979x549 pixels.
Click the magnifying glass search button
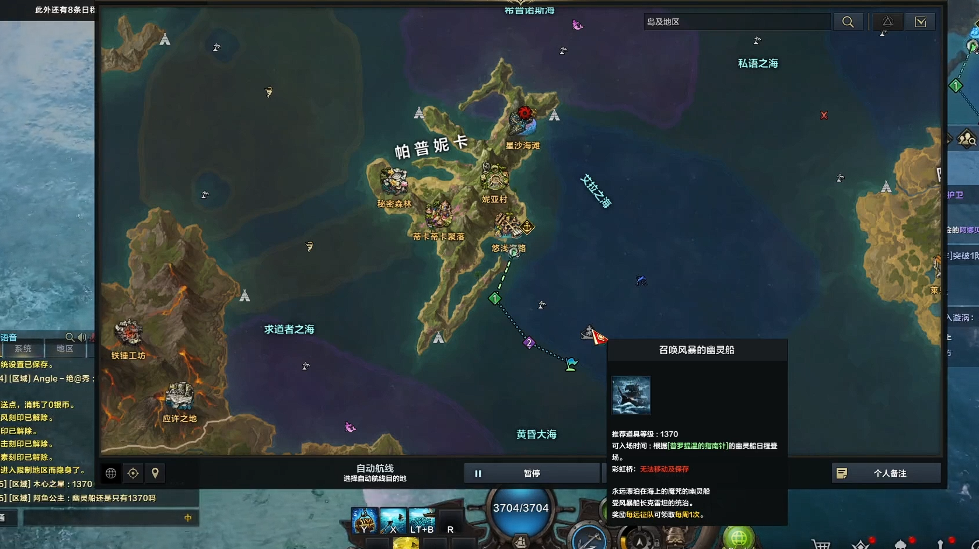click(847, 21)
